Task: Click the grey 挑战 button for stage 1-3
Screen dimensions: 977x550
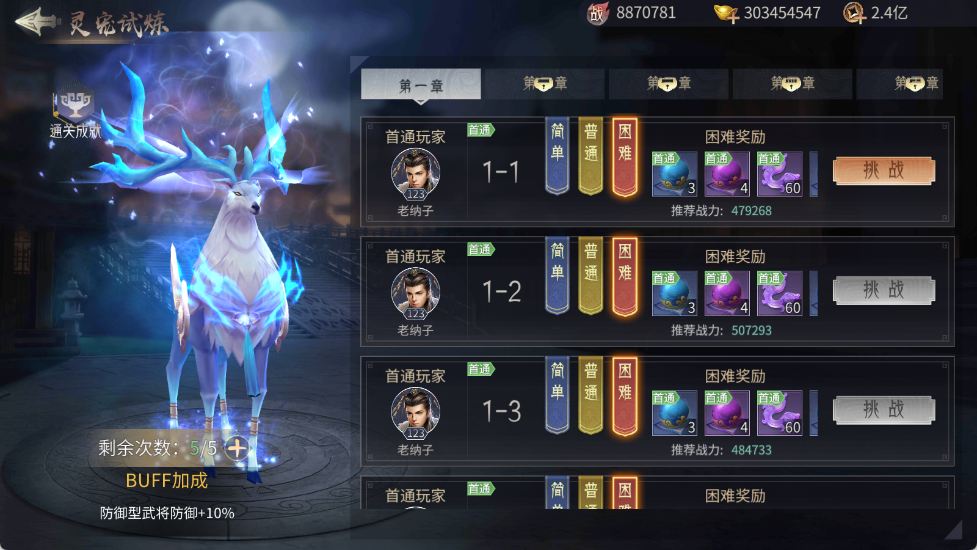Action: pyautogui.click(x=884, y=410)
